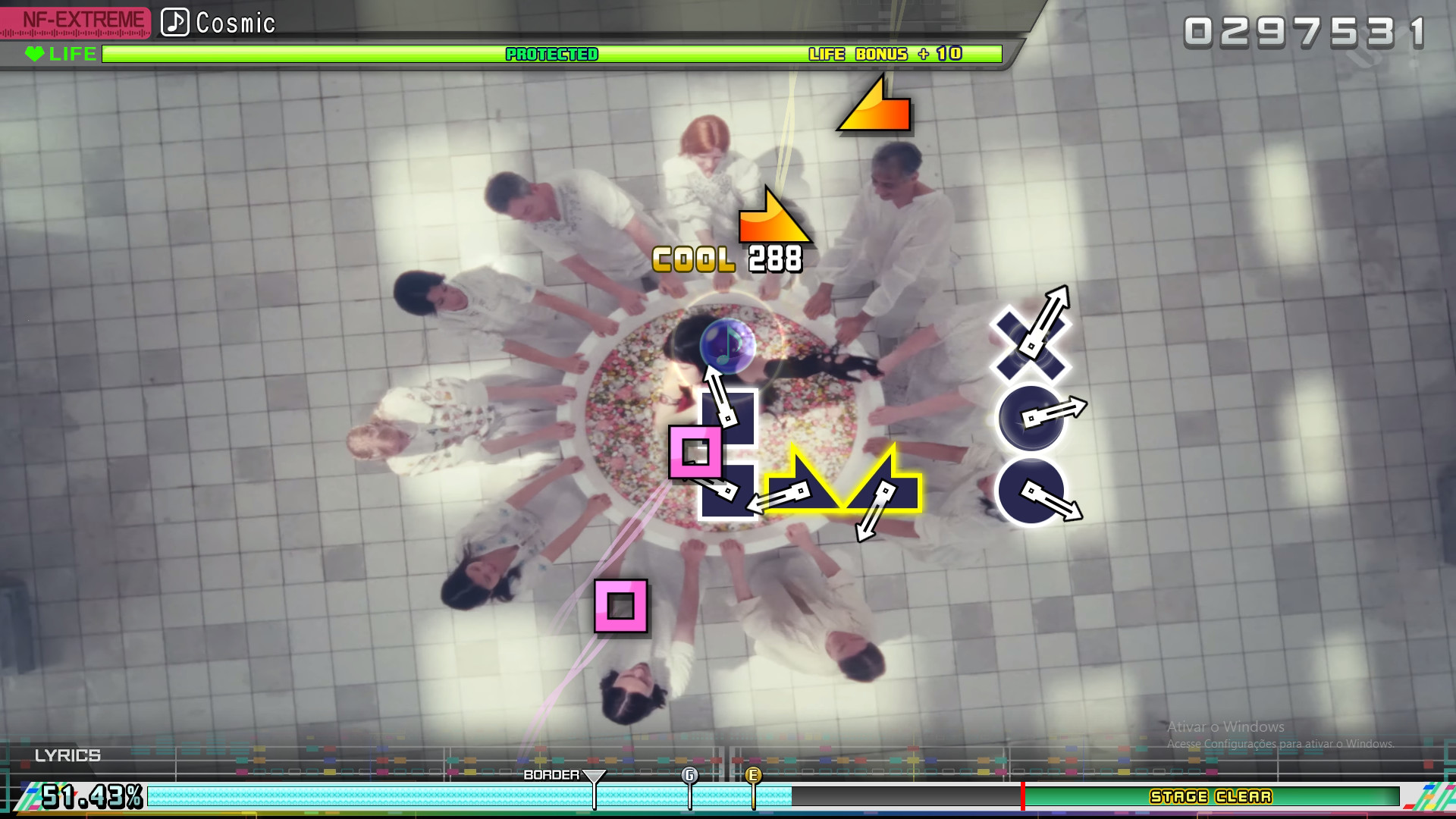Click the STAGE CLEAR label
Image resolution: width=1456 pixels, height=819 pixels.
pos(1210,797)
